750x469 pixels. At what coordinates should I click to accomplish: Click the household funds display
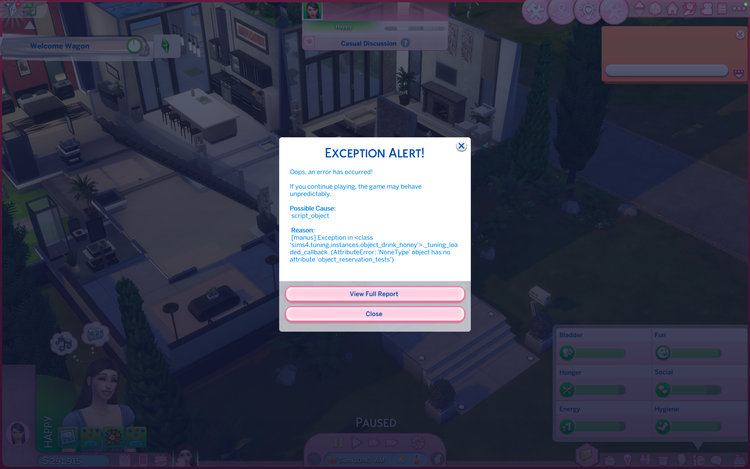[70, 460]
